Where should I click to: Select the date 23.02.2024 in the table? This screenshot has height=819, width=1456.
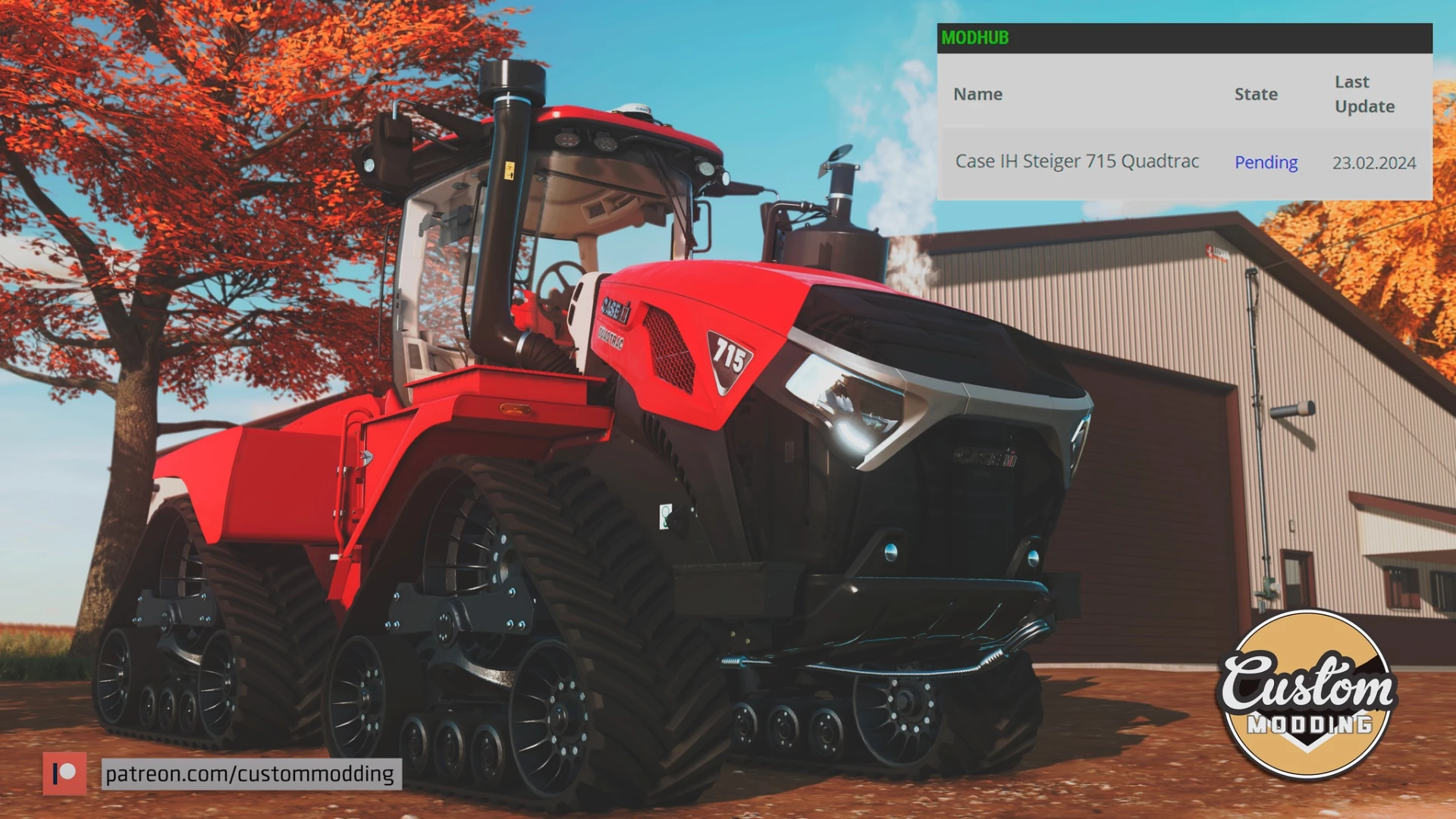(x=1374, y=162)
